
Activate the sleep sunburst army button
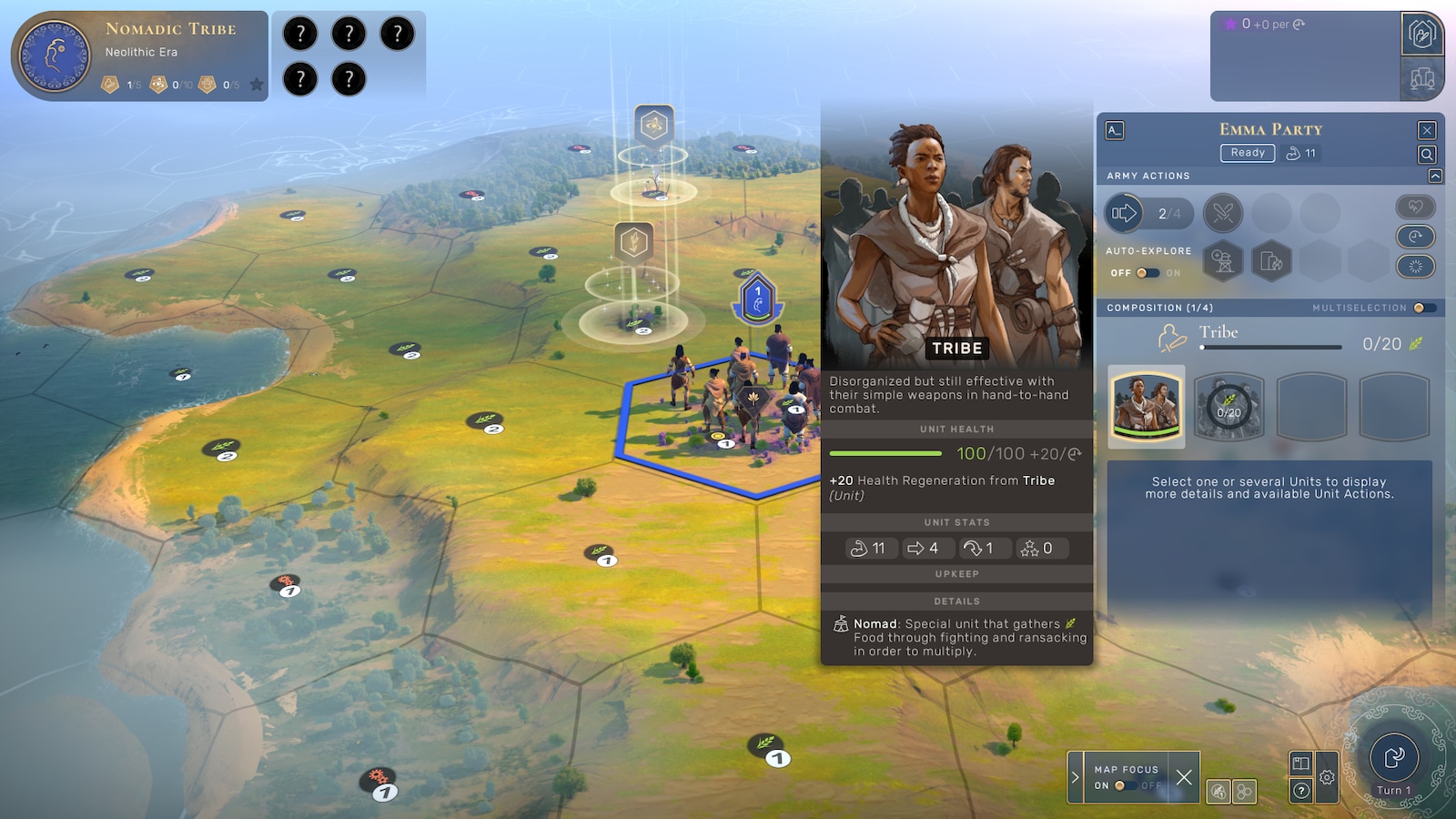(x=1415, y=266)
